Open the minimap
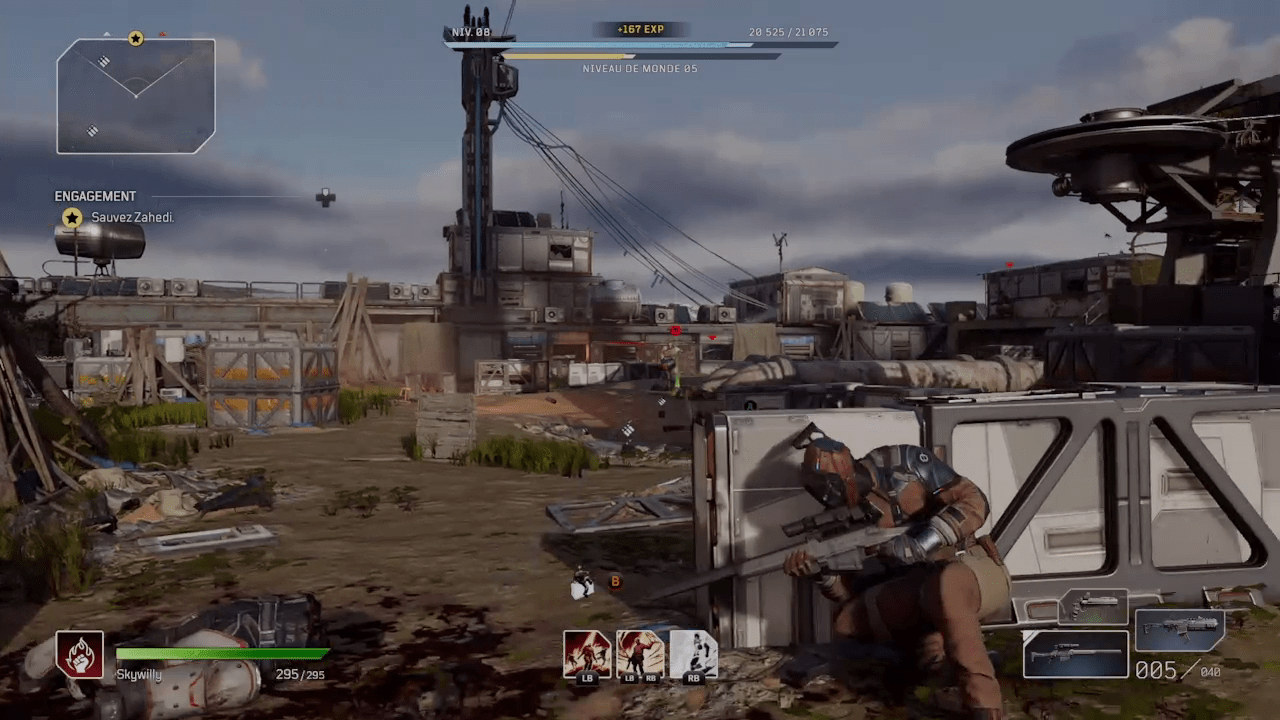 click(136, 97)
